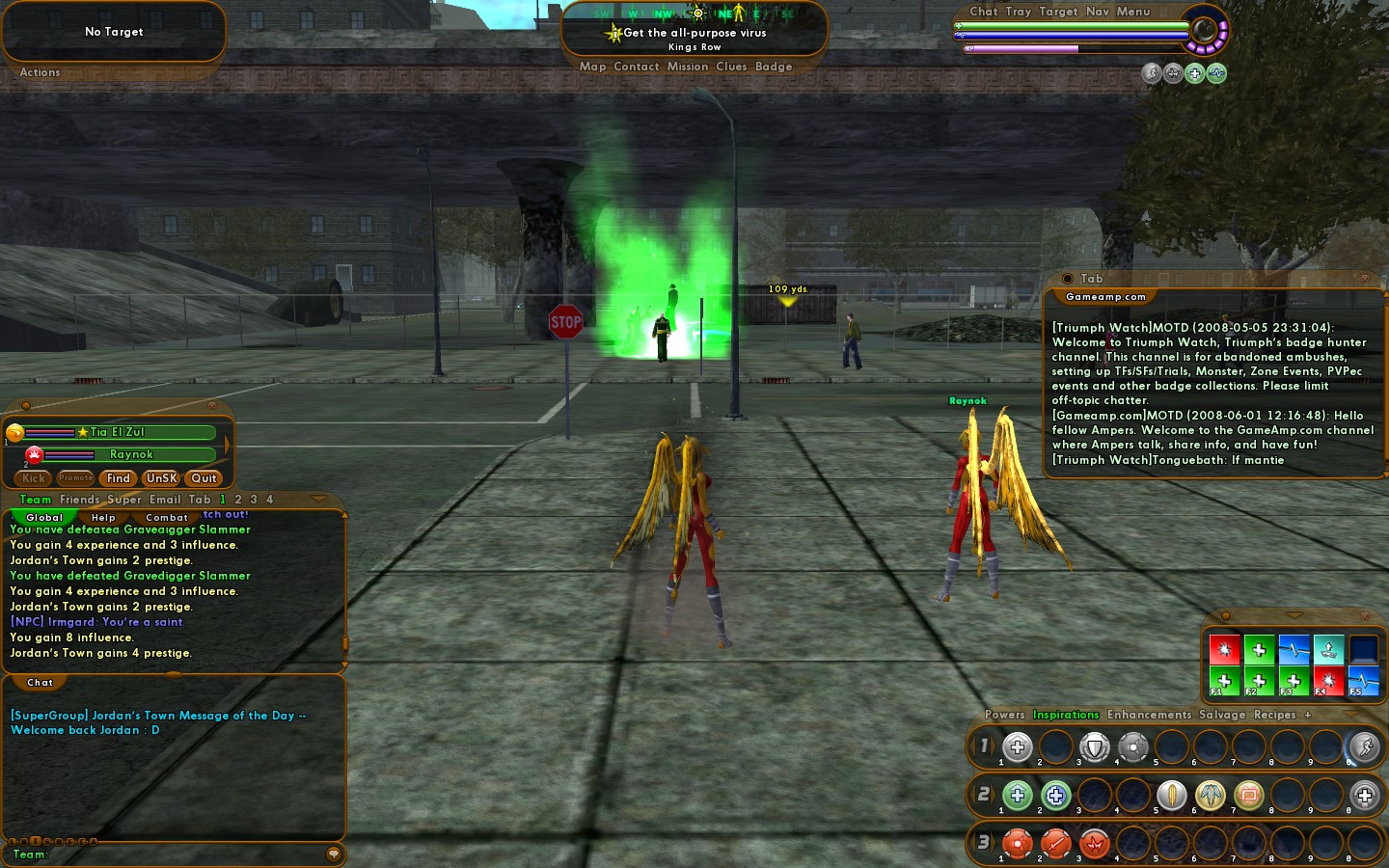1389x868 pixels.
Task: Open the Inspirations tray
Action: point(1066,715)
